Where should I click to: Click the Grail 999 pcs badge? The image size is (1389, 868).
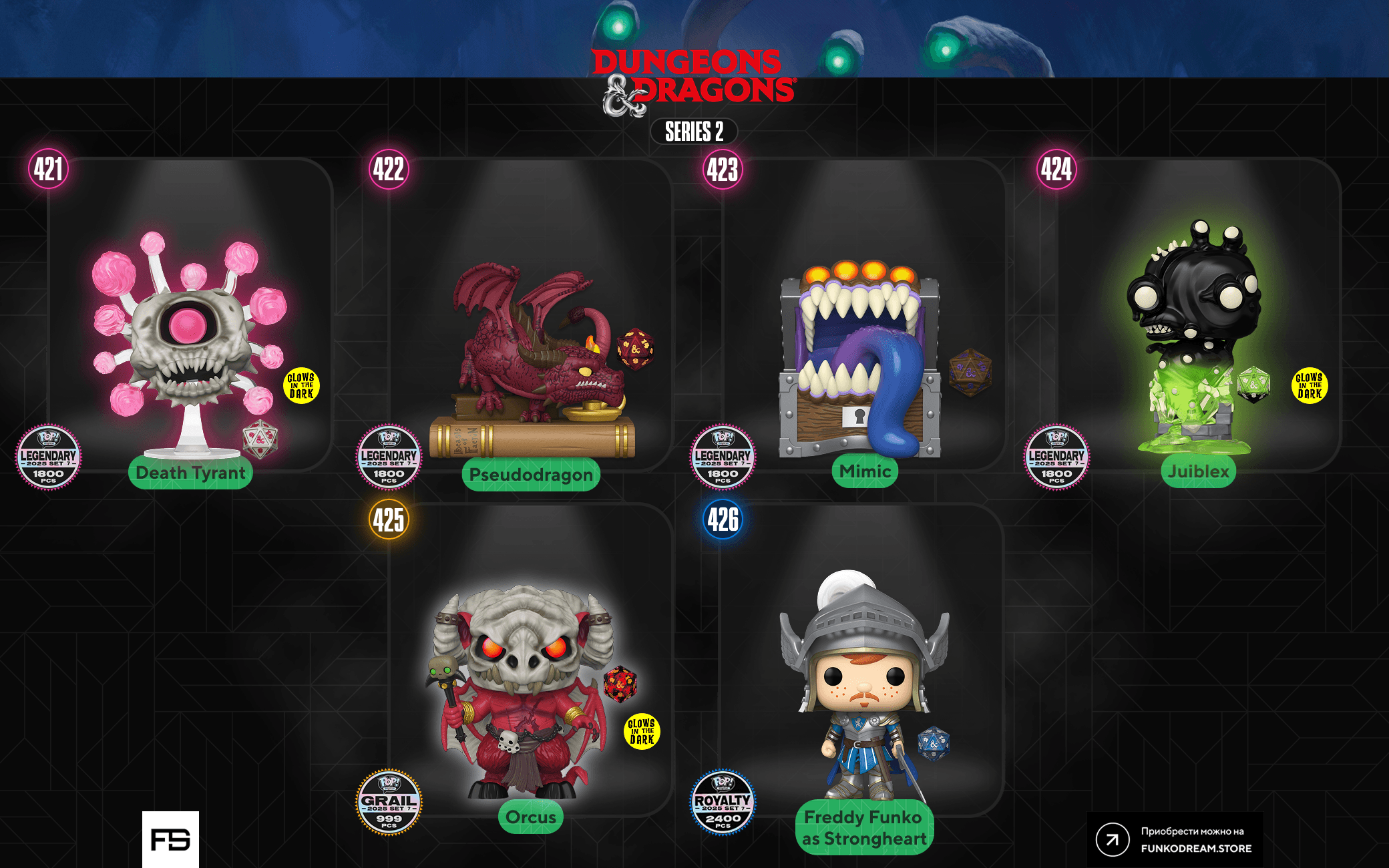click(x=389, y=803)
